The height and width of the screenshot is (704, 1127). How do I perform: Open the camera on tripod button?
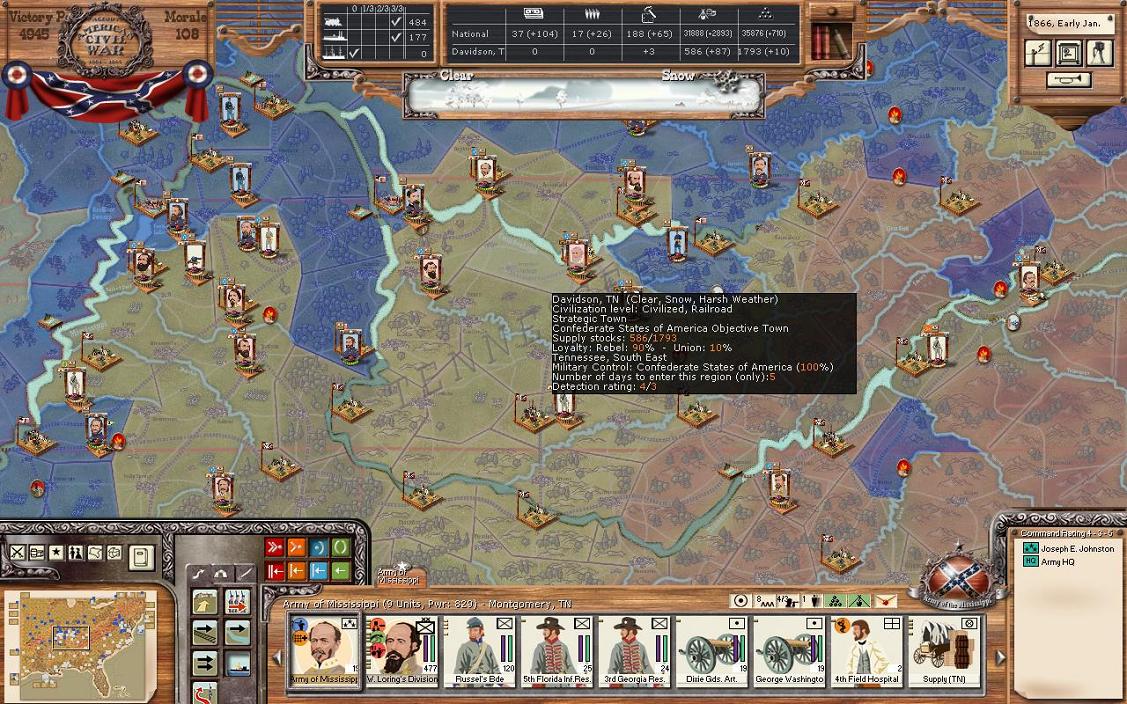tap(1100, 53)
